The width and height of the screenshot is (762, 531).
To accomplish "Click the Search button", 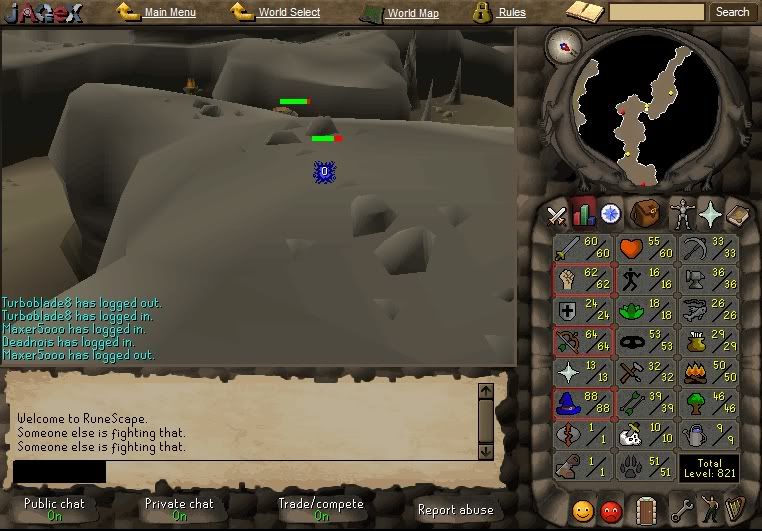I will click(732, 12).
